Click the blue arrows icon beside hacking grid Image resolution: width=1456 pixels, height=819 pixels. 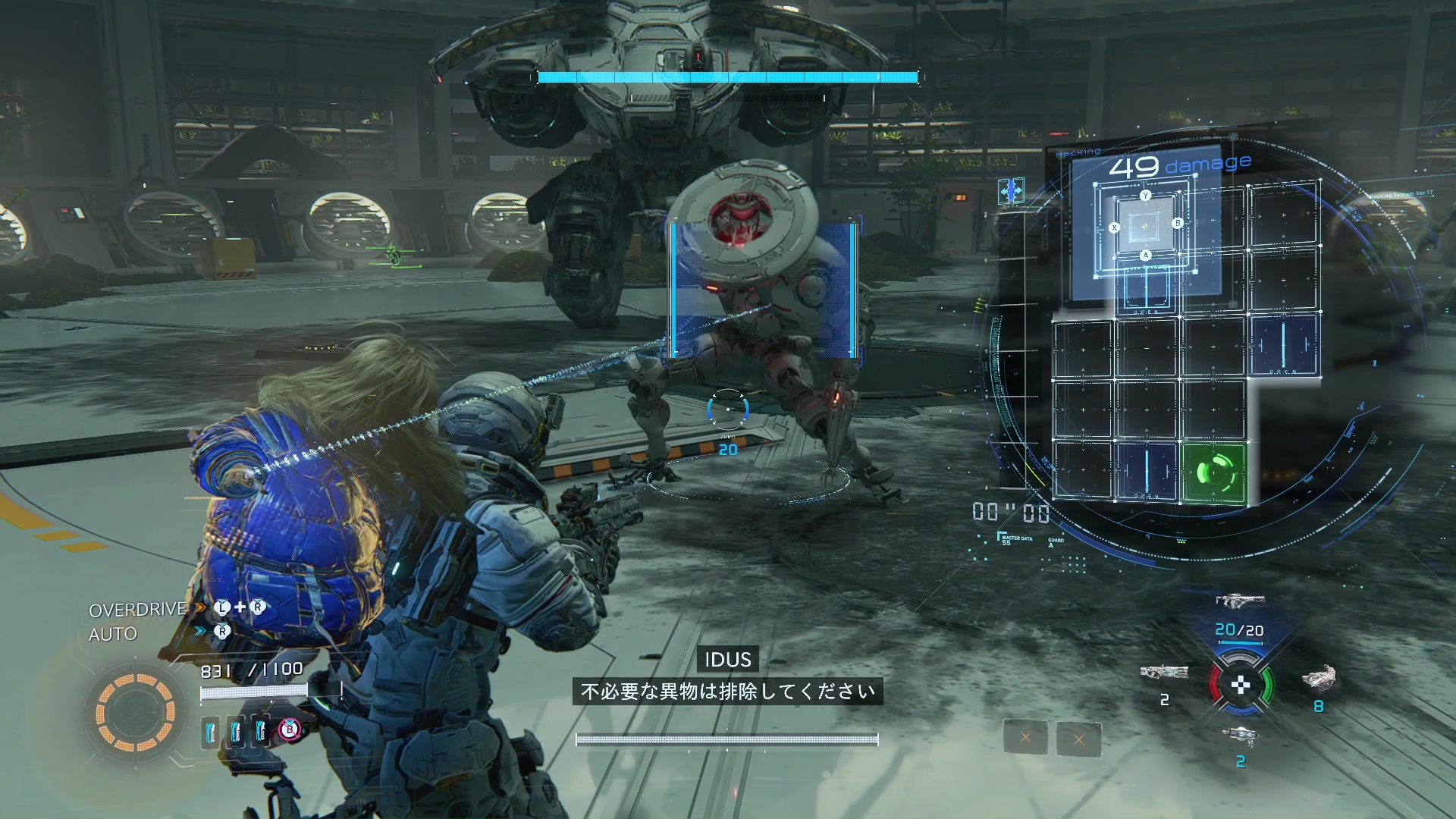pos(1011,191)
